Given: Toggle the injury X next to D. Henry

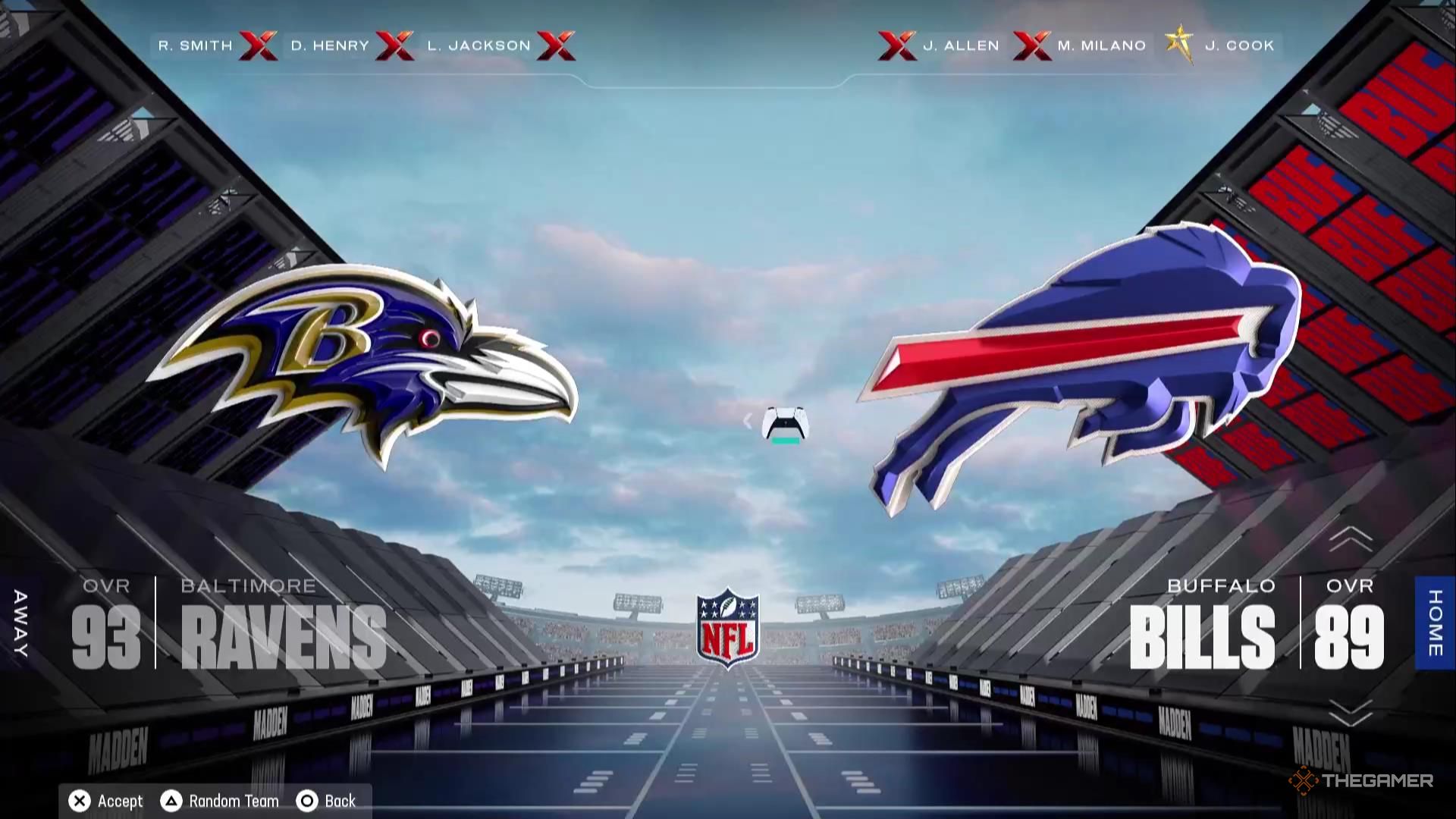Looking at the screenshot, I should click(x=395, y=45).
